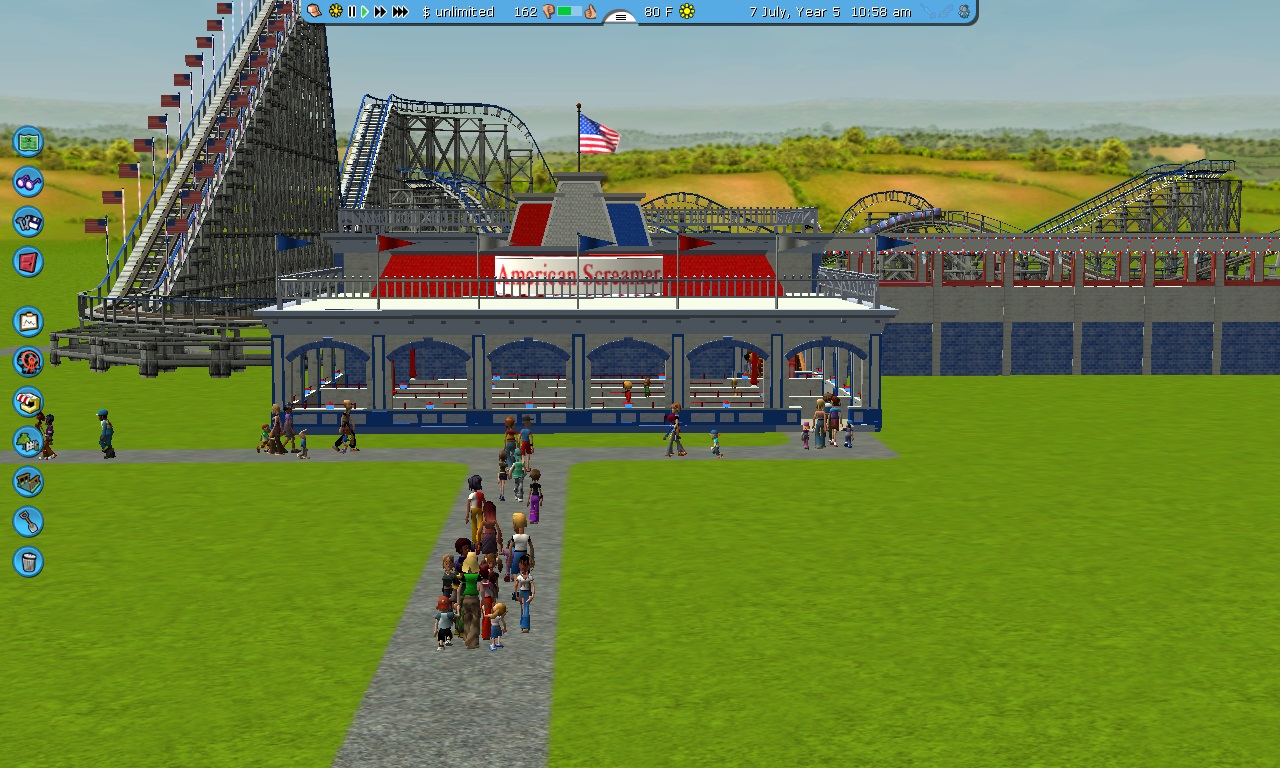Open the view options sunglasses icon

pos(28,182)
